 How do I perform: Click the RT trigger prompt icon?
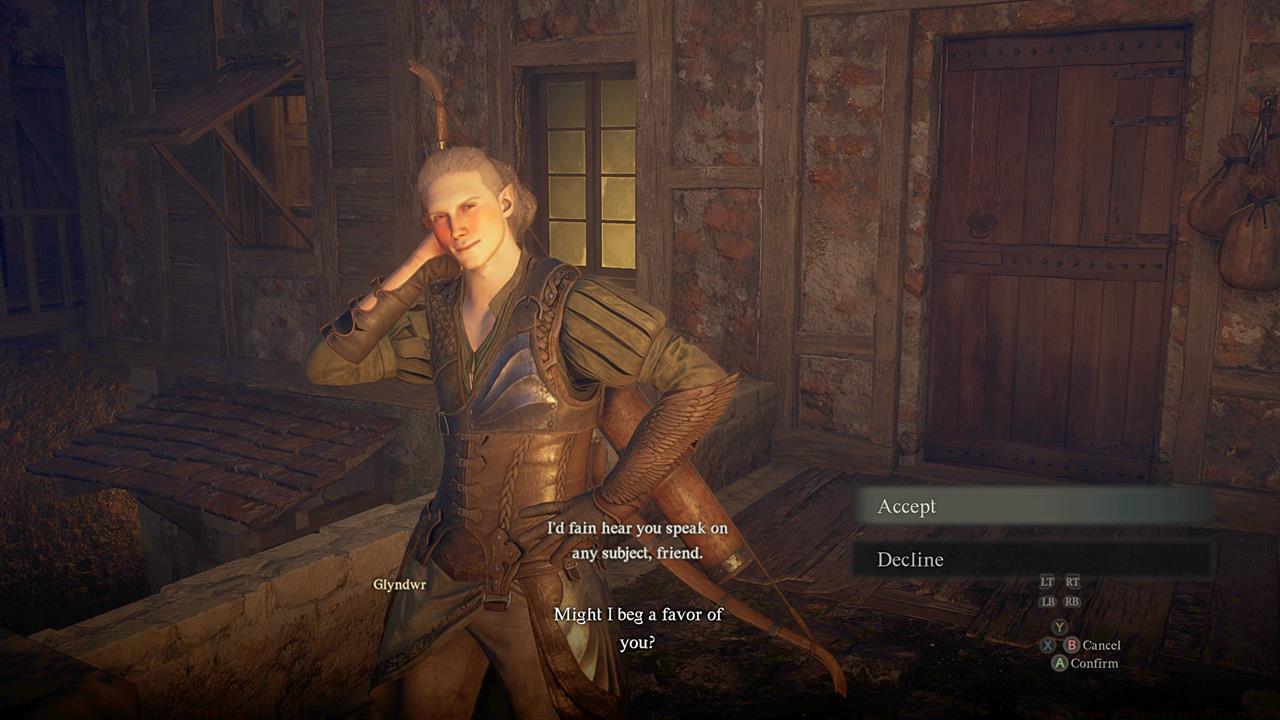coord(1074,581)
